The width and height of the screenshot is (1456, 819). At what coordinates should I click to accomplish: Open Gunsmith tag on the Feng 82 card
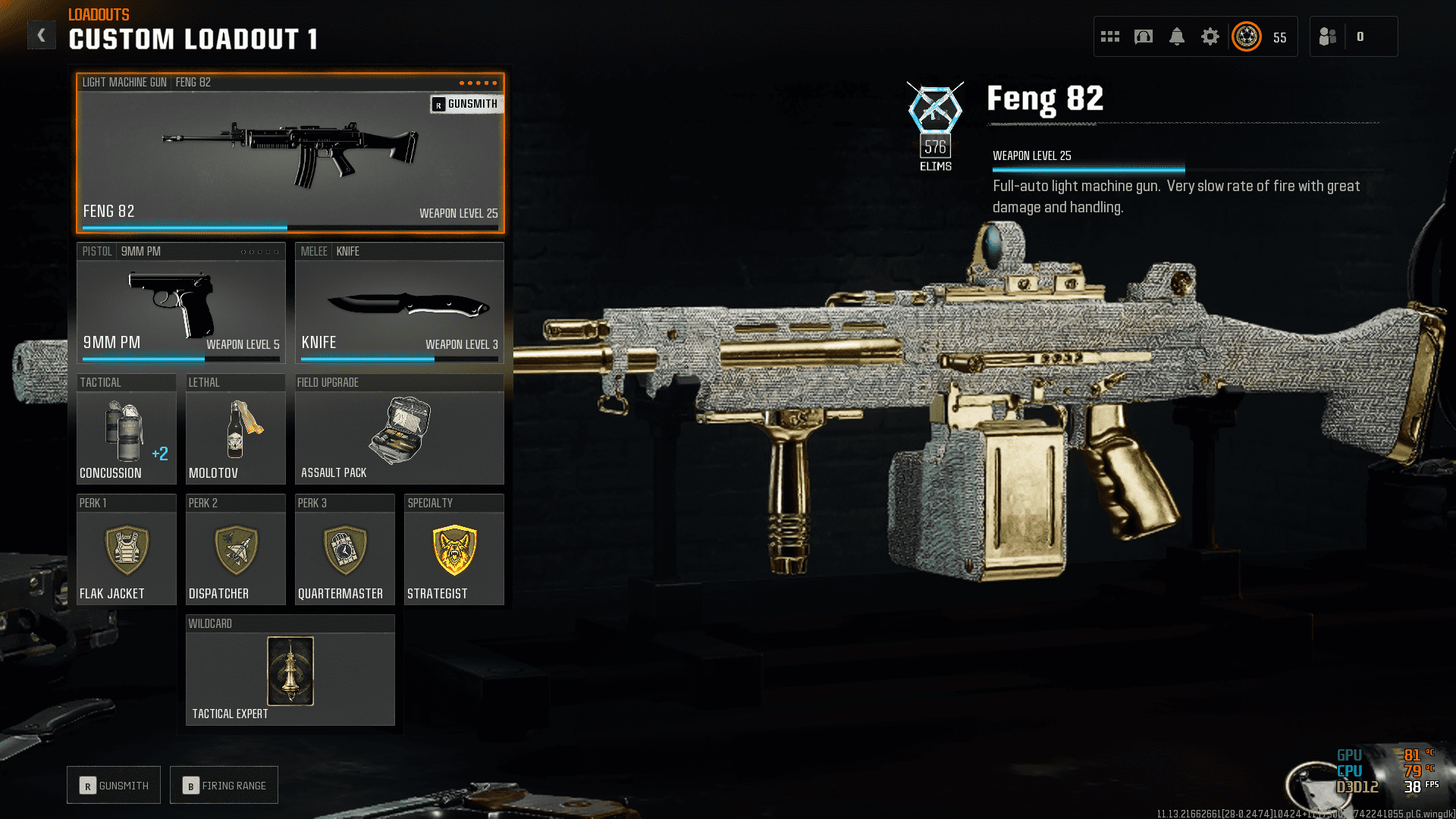click(x=466, y=104)
